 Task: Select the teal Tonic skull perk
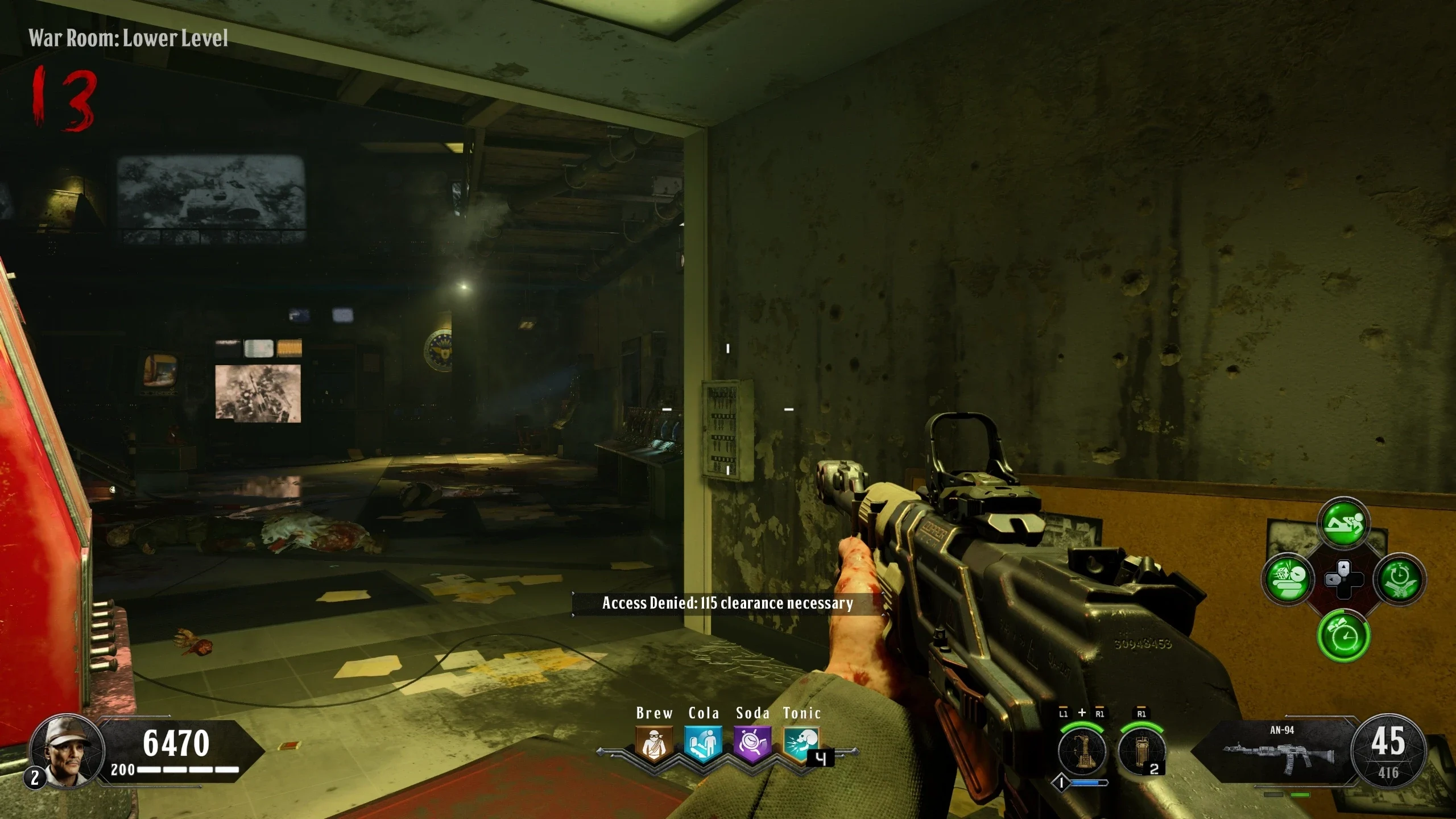pos(801,743)
